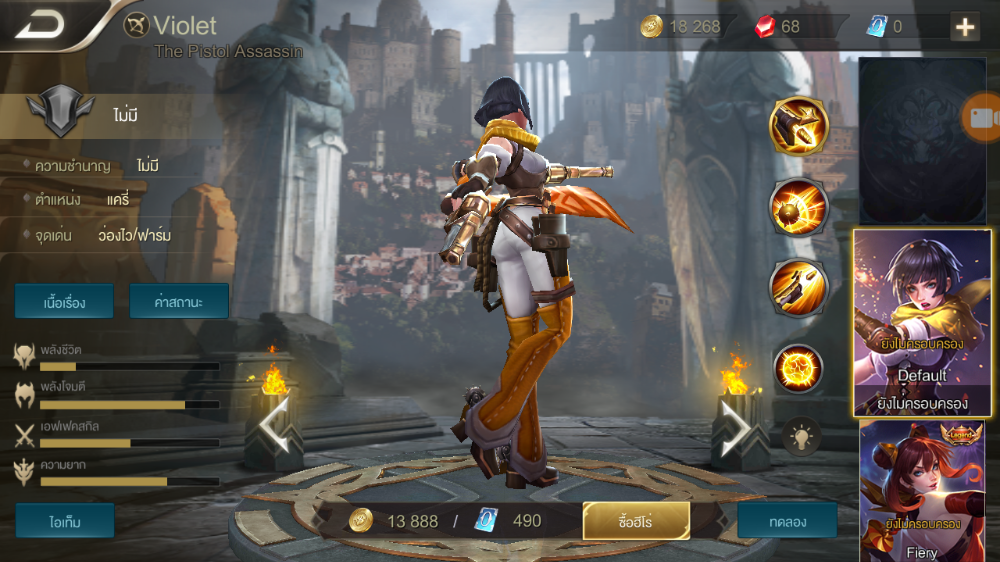Buy the hero with ซื้อฮีโร่
The image size is (1000, 562).
pyautogui.click(x=636, y=520)
